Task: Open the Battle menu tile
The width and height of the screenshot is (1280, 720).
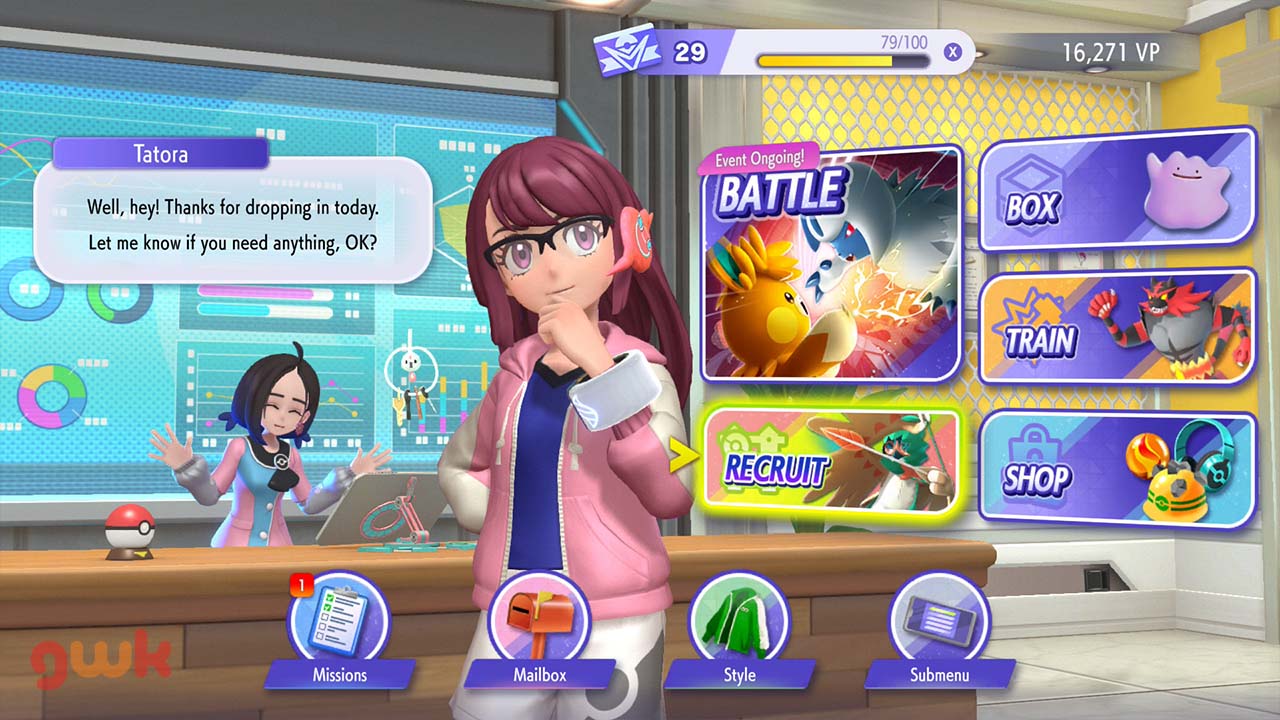Action: (x=831, y=265)
